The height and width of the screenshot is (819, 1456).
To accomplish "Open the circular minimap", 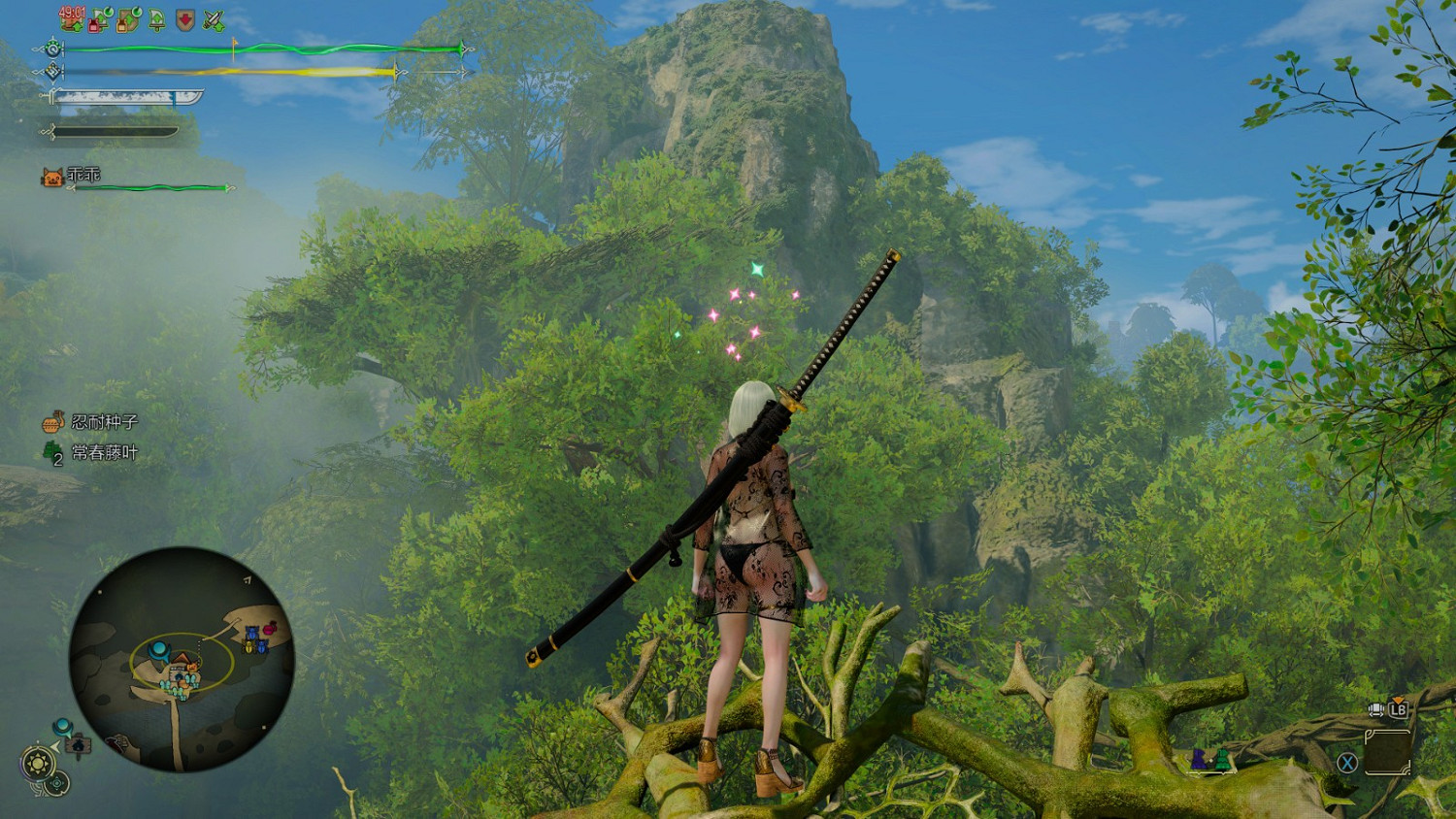I will coord(182,660).
